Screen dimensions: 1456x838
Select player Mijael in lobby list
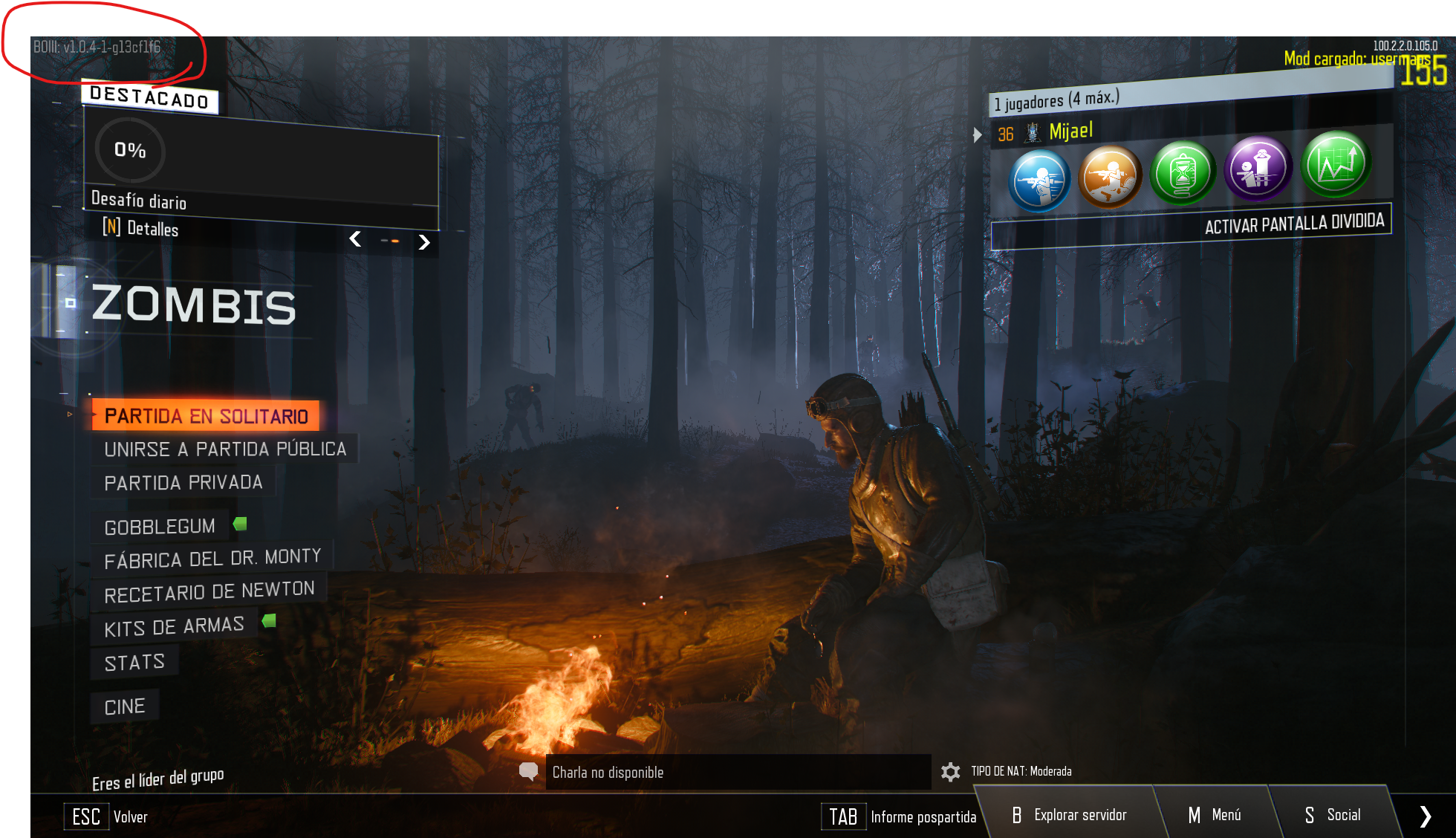1070,132
